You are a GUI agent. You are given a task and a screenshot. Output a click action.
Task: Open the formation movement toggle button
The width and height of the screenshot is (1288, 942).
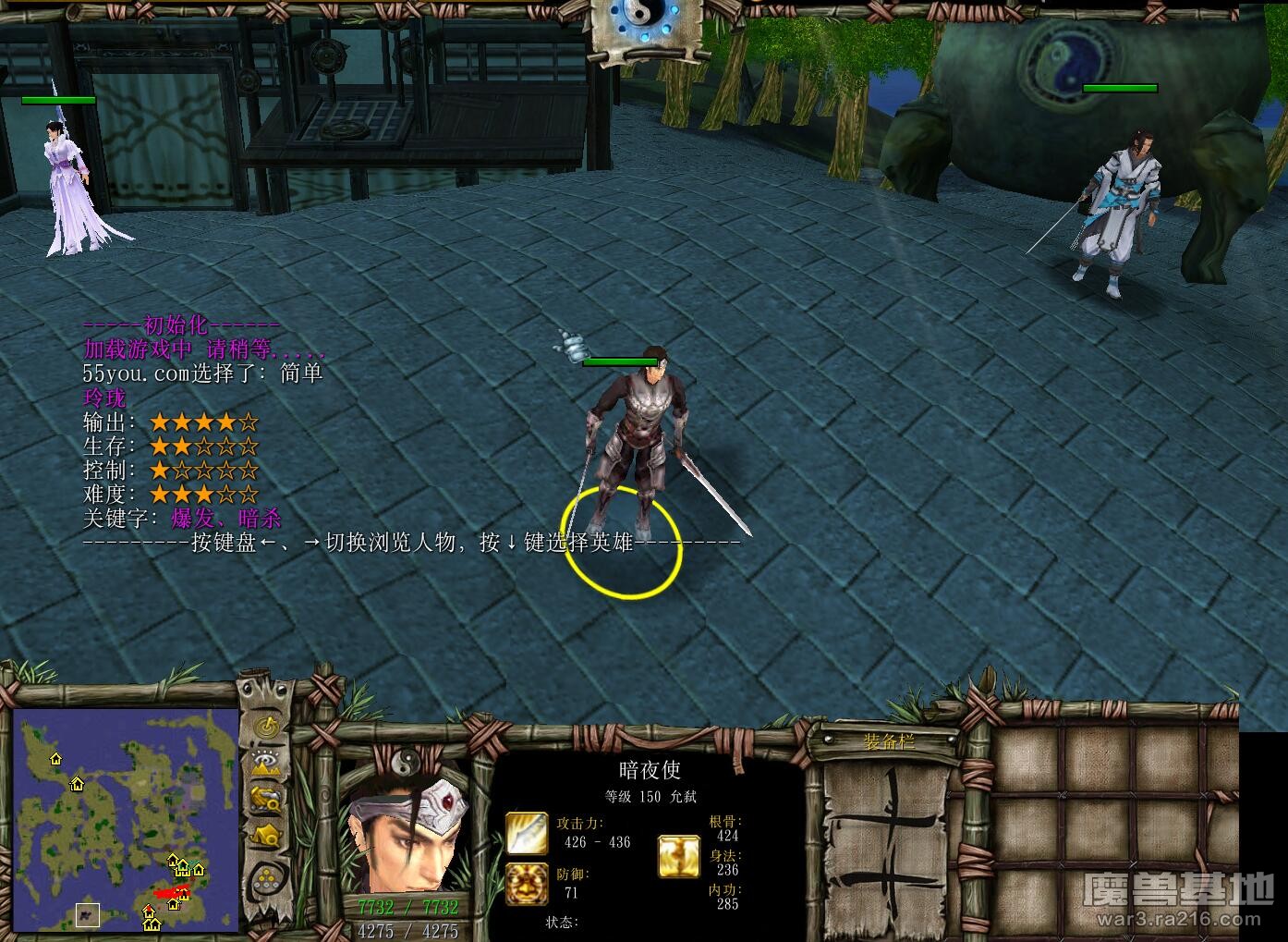267,875
